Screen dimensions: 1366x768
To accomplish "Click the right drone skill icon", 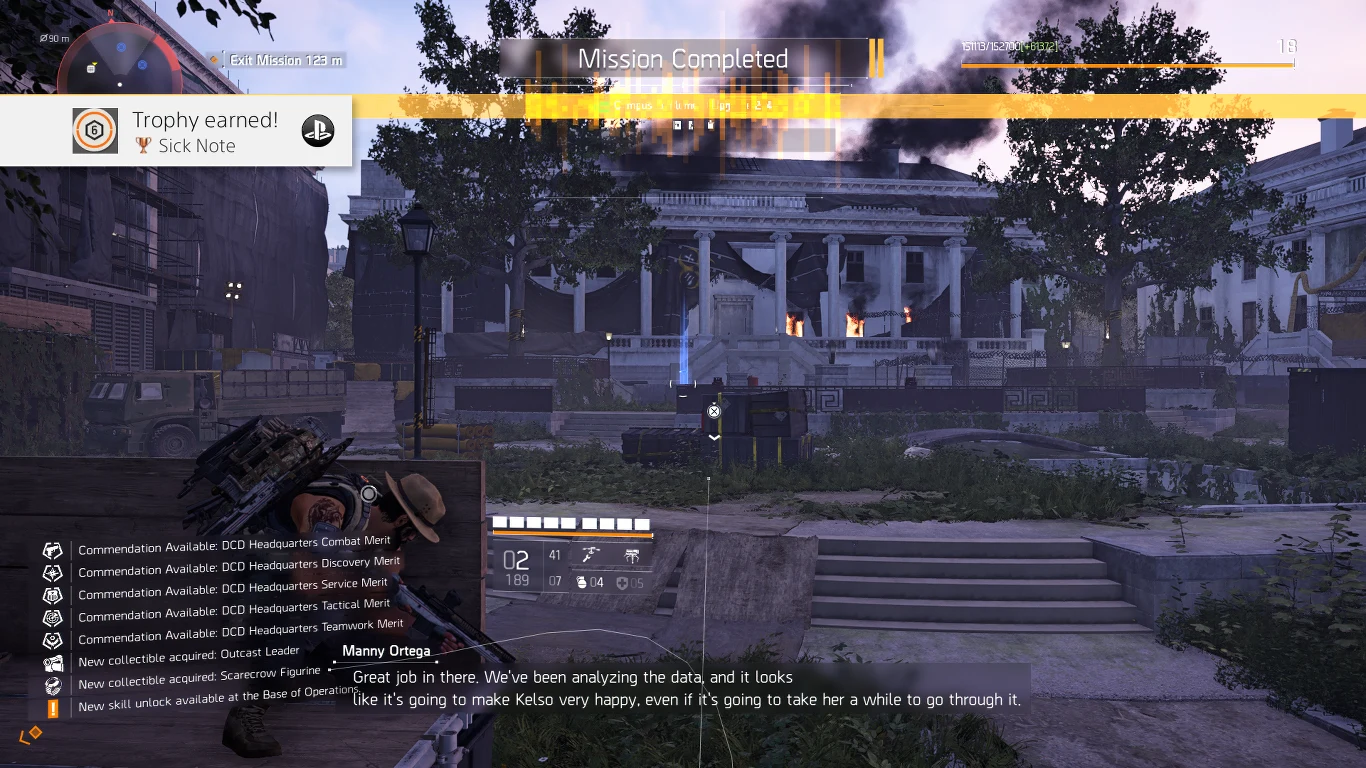I will tap(632, 554).
